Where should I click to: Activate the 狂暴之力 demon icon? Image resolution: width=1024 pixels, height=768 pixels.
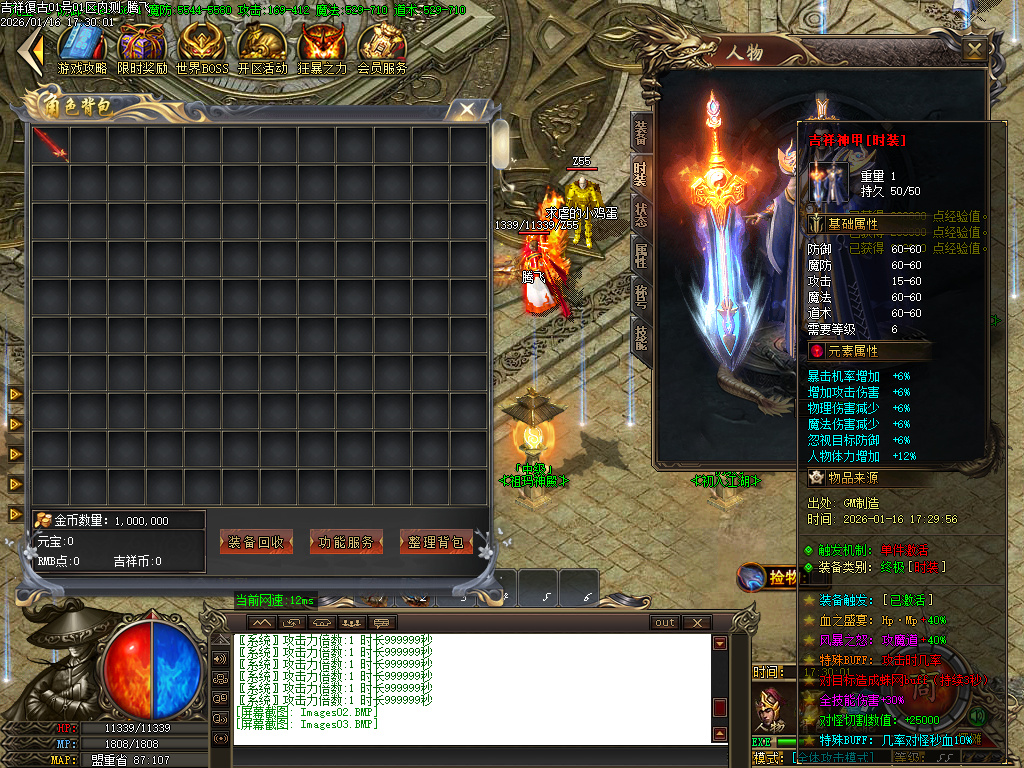coord(322,47)
